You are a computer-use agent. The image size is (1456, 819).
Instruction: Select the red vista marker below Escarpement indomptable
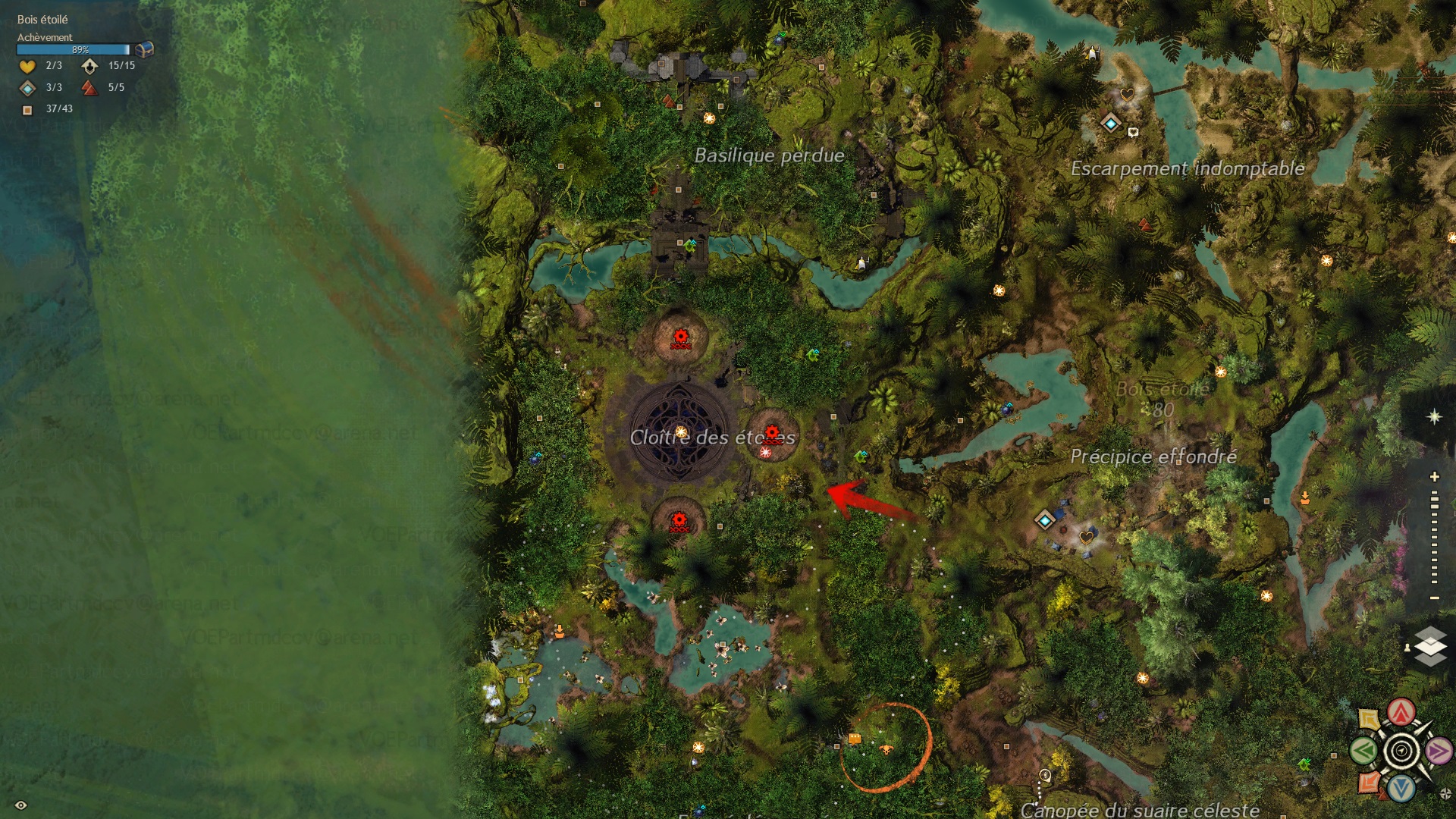point(1145,224)
